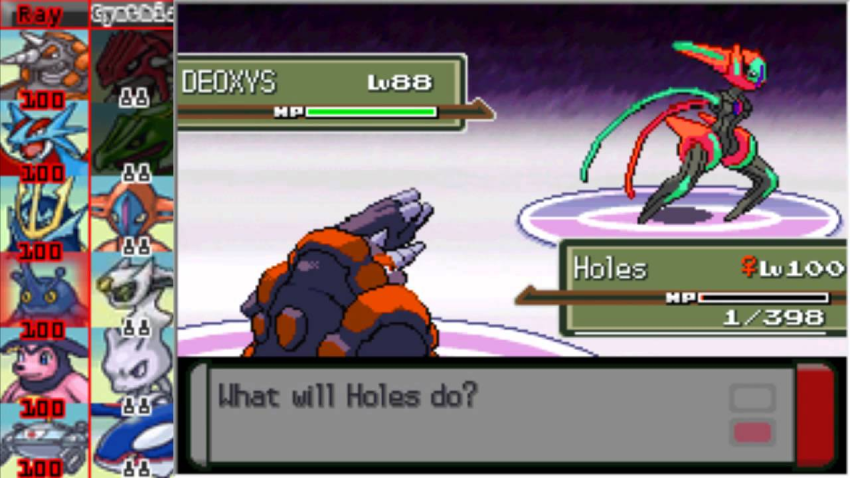The height and width of the screenshot is (478, 850).
Task: Click Empoleon's portrait in the team list
Action: tap(44, 214)
